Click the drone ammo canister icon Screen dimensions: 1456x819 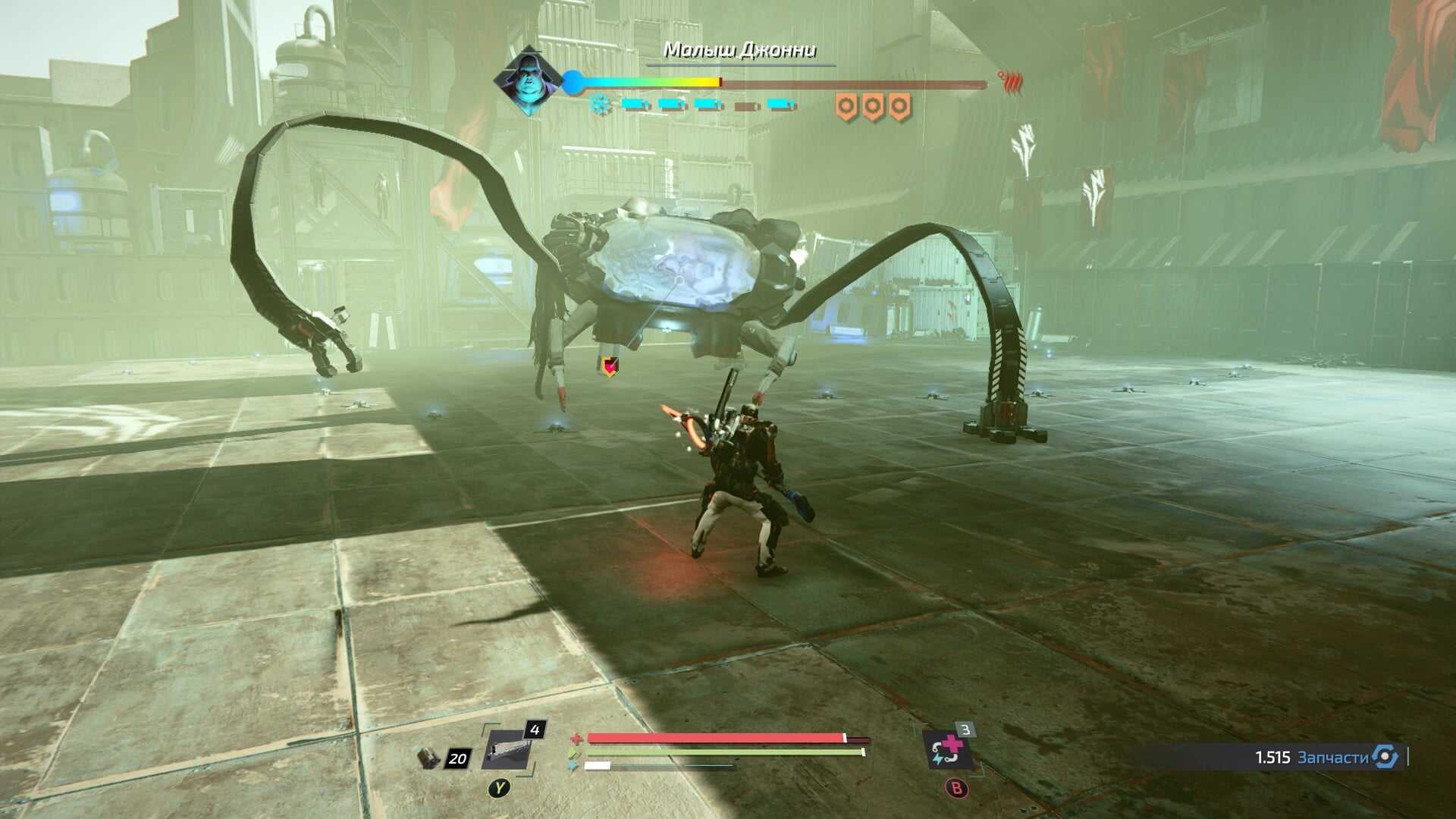pyautogui.click(x=430, y=757)
